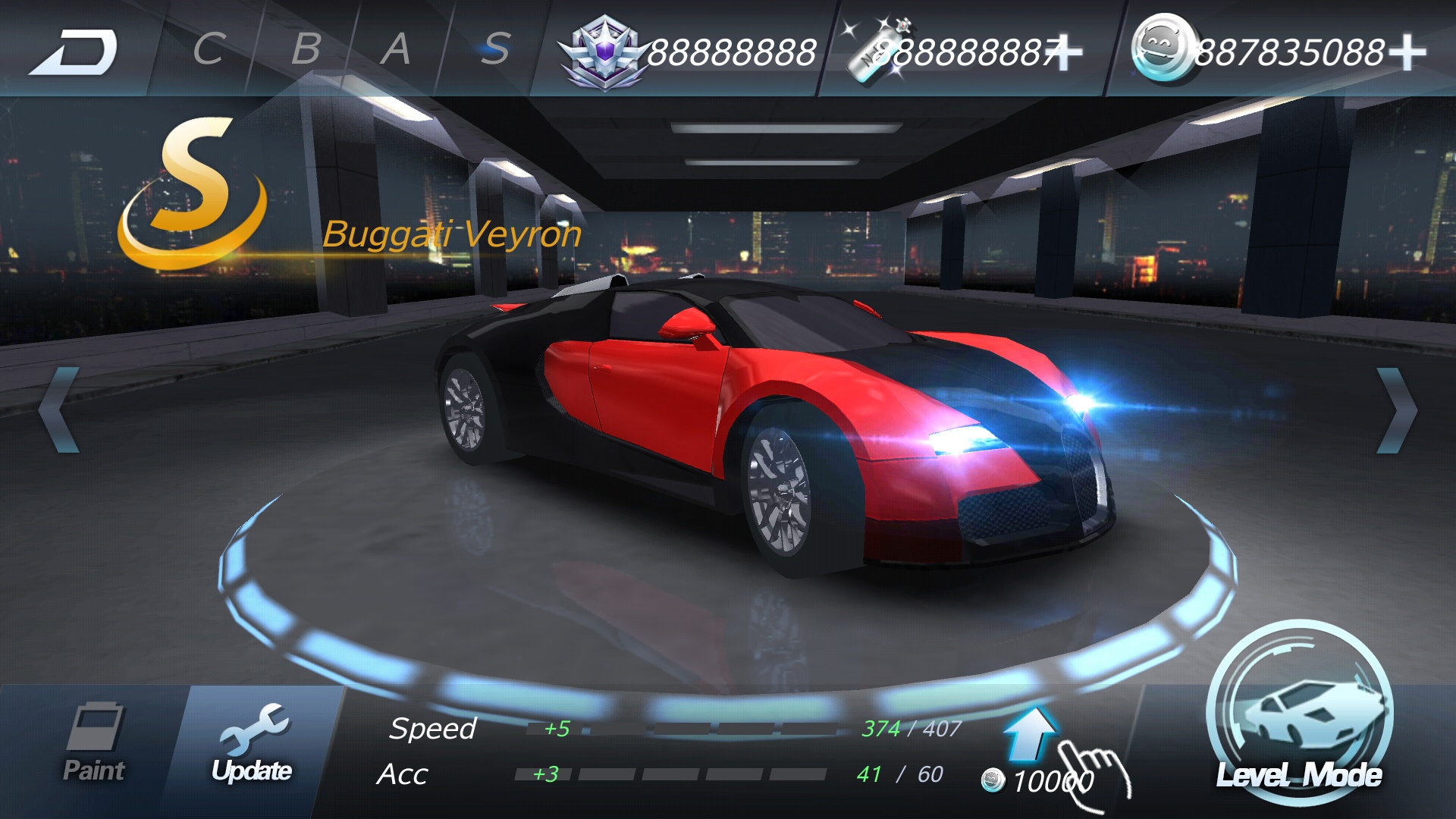The height and width of the screenshot is (819, 1456).
Task: Show the previous car with left arrow
Action: pos(59,410)
